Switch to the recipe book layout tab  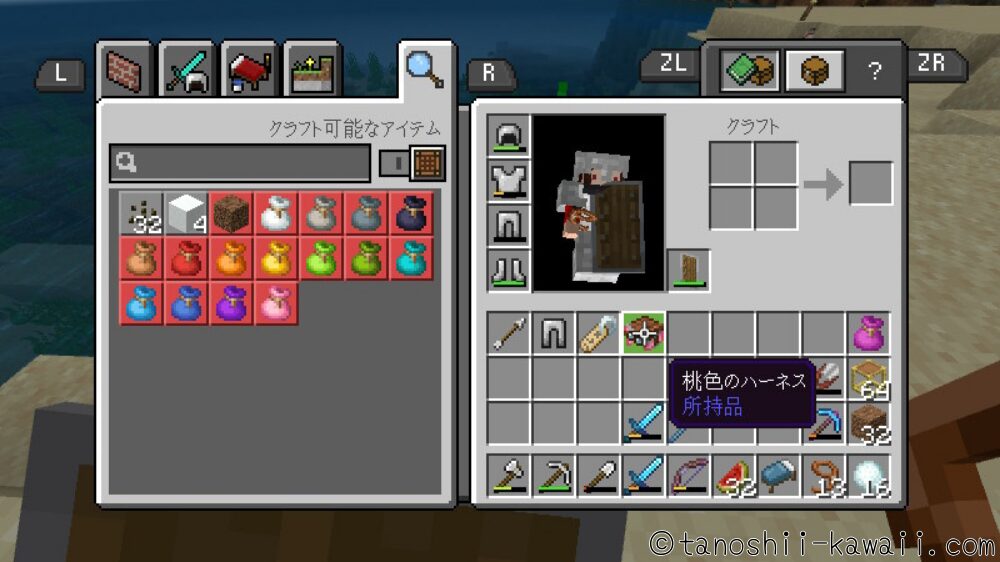[751, 71]
